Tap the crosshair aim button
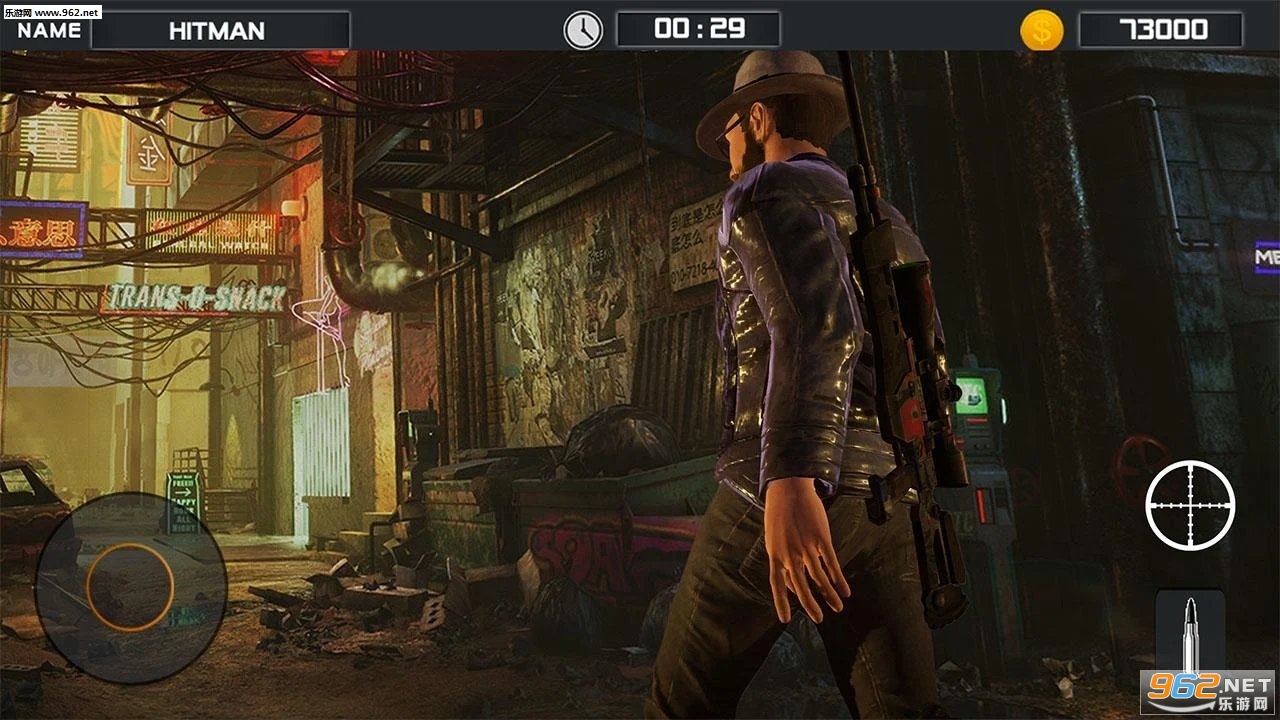Image resolution: width=1280 pixels, height=720 pixels. click(1190, 505)
